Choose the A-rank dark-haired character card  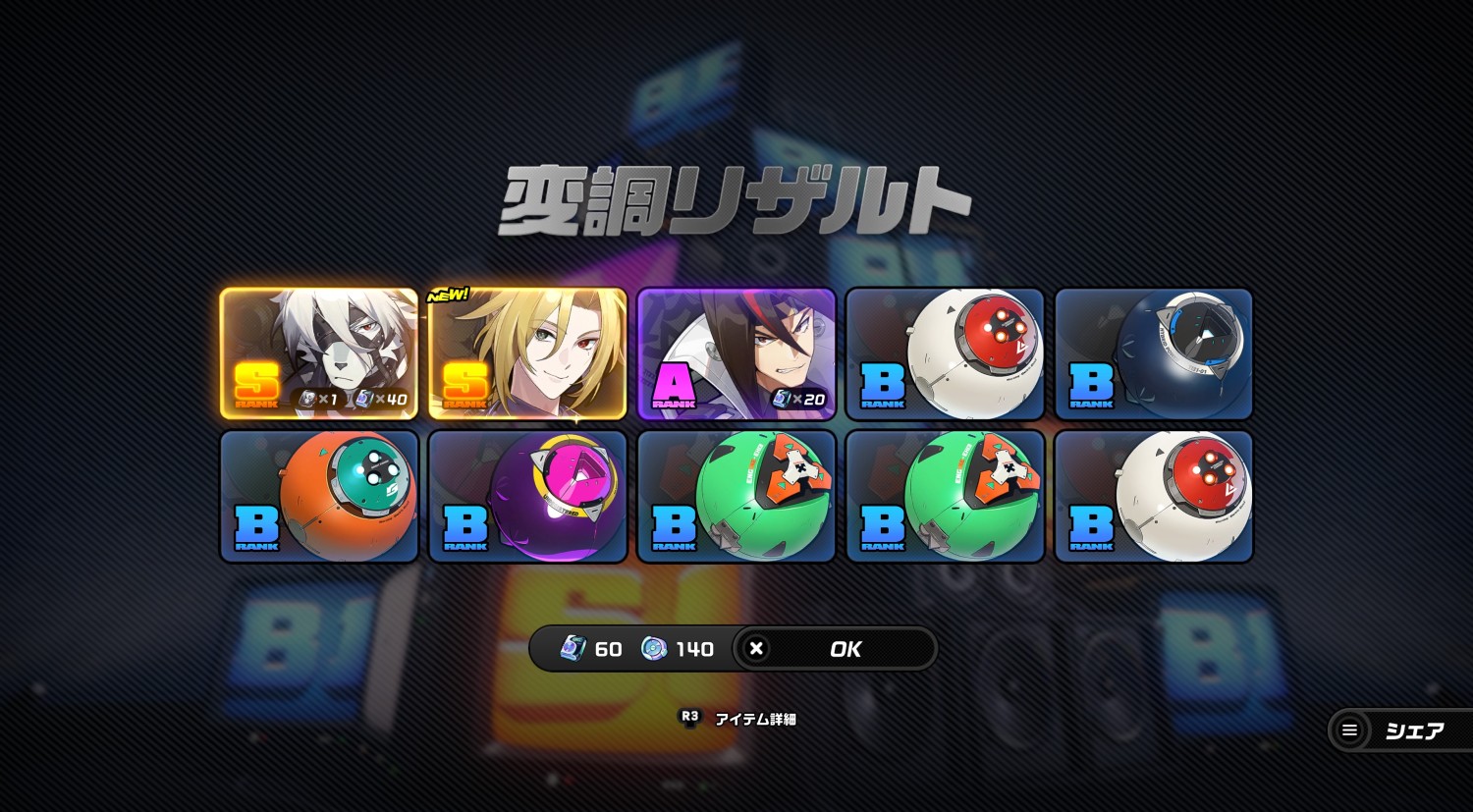pos(736,353)
